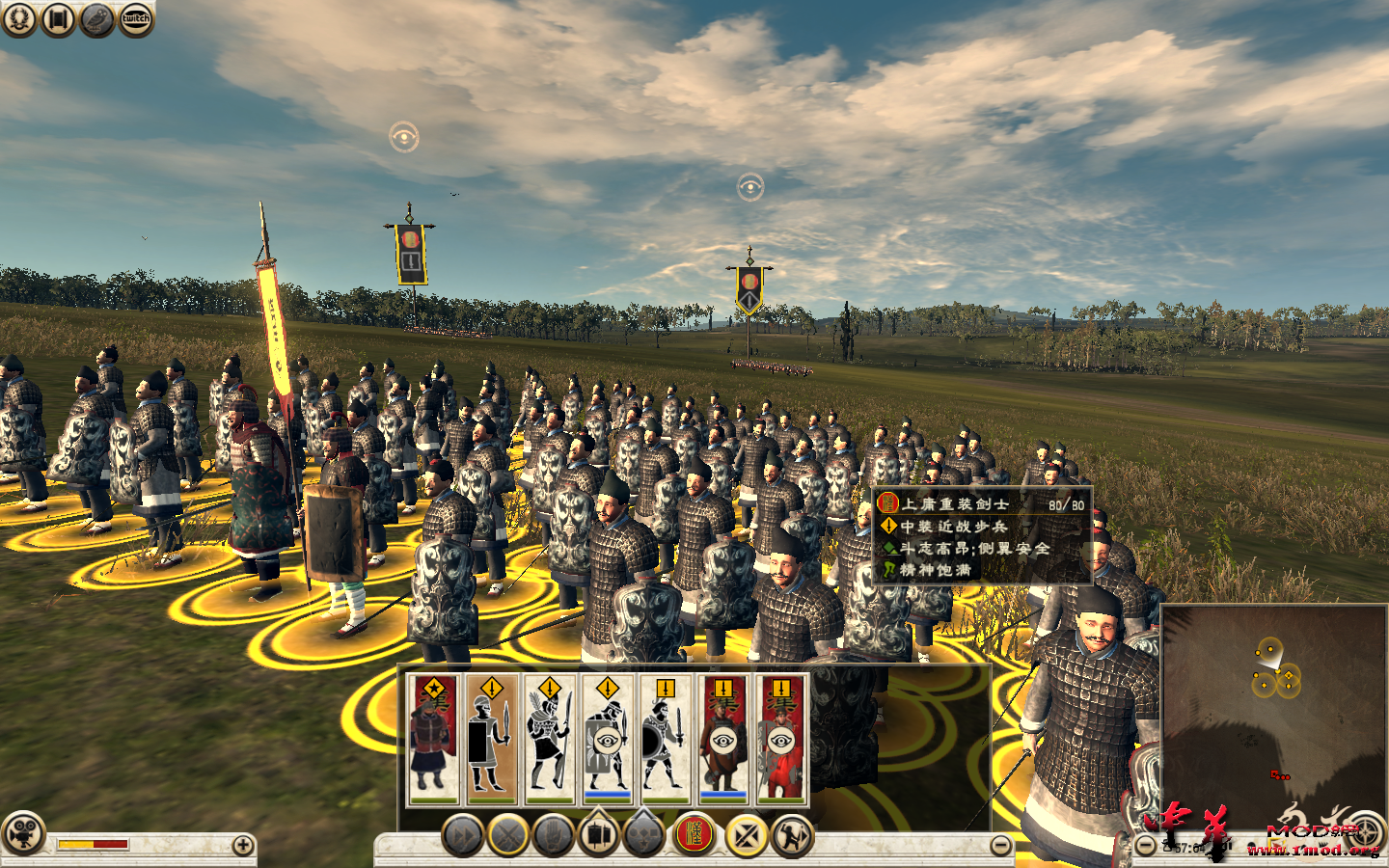Click the raised hand halt button
The width and height of the screenshot is (1389, 868).
555,835
